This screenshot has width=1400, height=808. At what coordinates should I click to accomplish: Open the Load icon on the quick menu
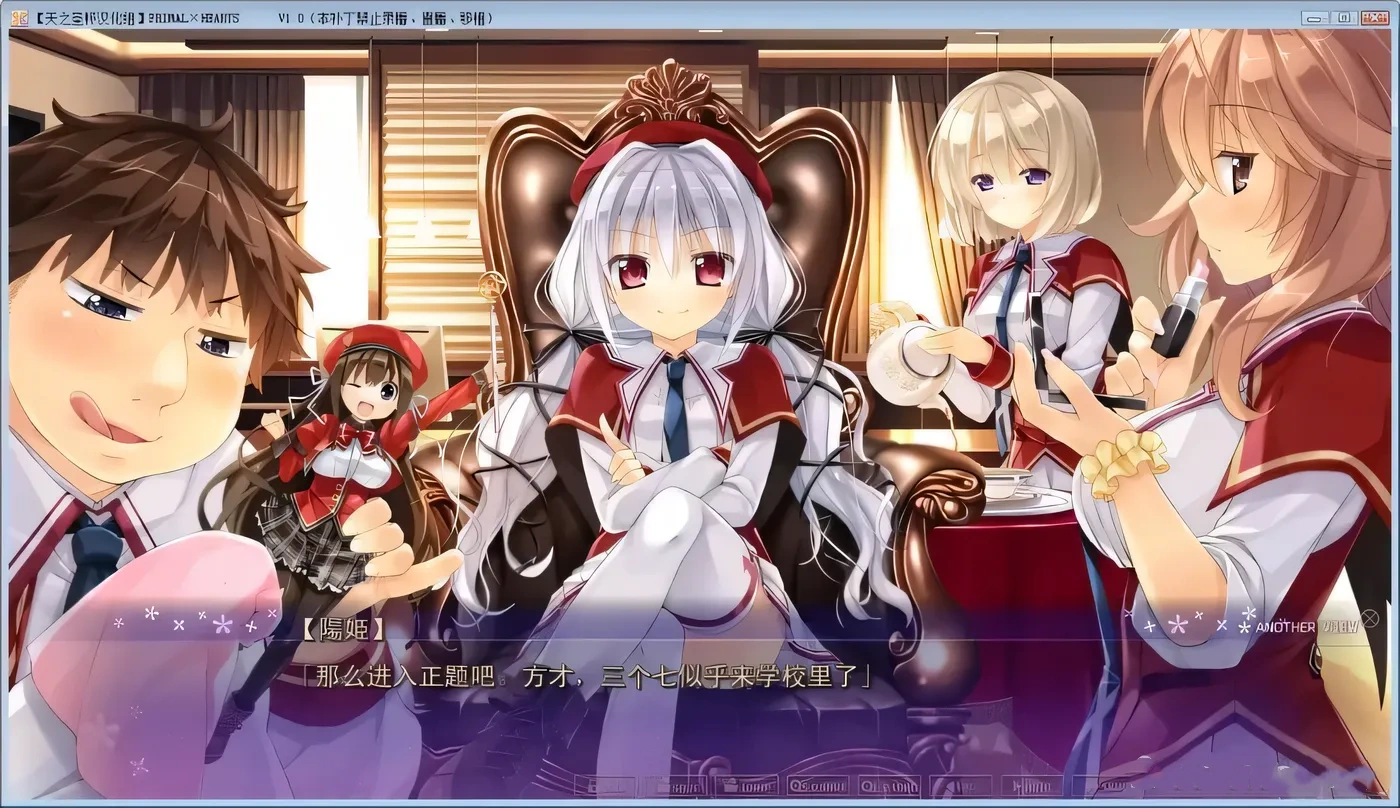point(745,788)
